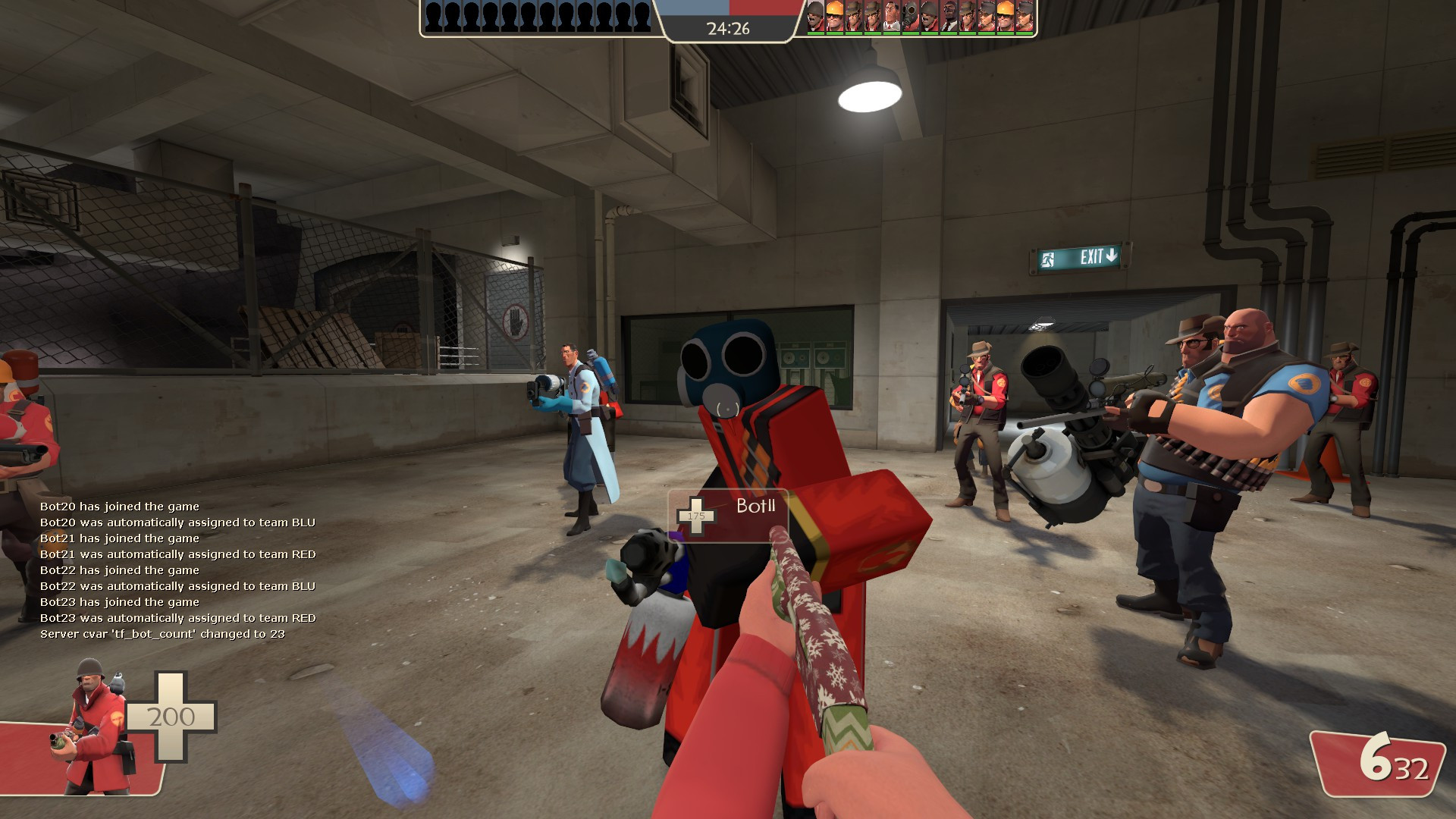1456x819 pixels.
Task: Select the fourth BLU silhouette head
Action: click(x=489, y=12)
